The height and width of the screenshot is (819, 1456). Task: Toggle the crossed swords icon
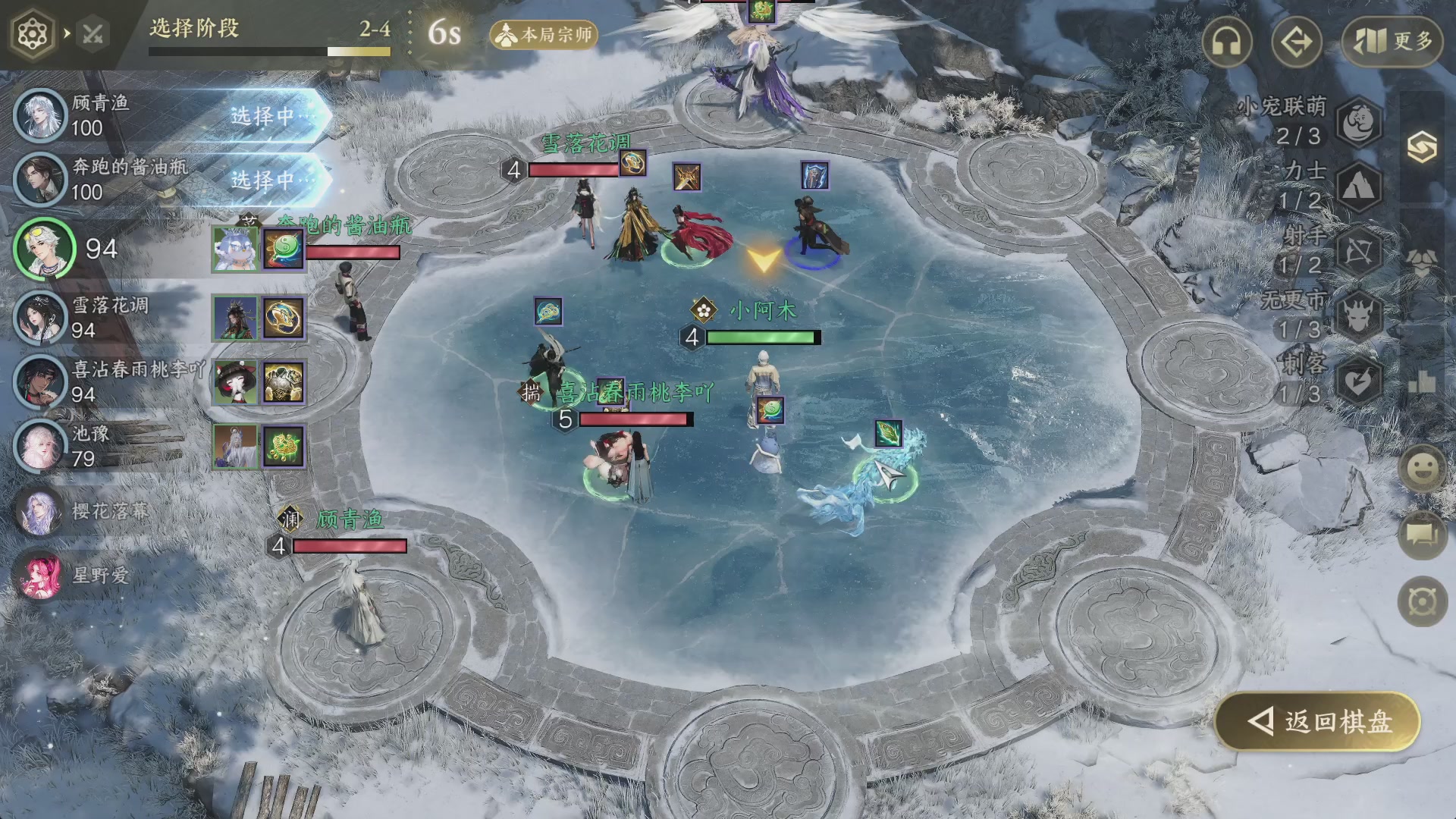pyautogui.click(x=93, y=34)
